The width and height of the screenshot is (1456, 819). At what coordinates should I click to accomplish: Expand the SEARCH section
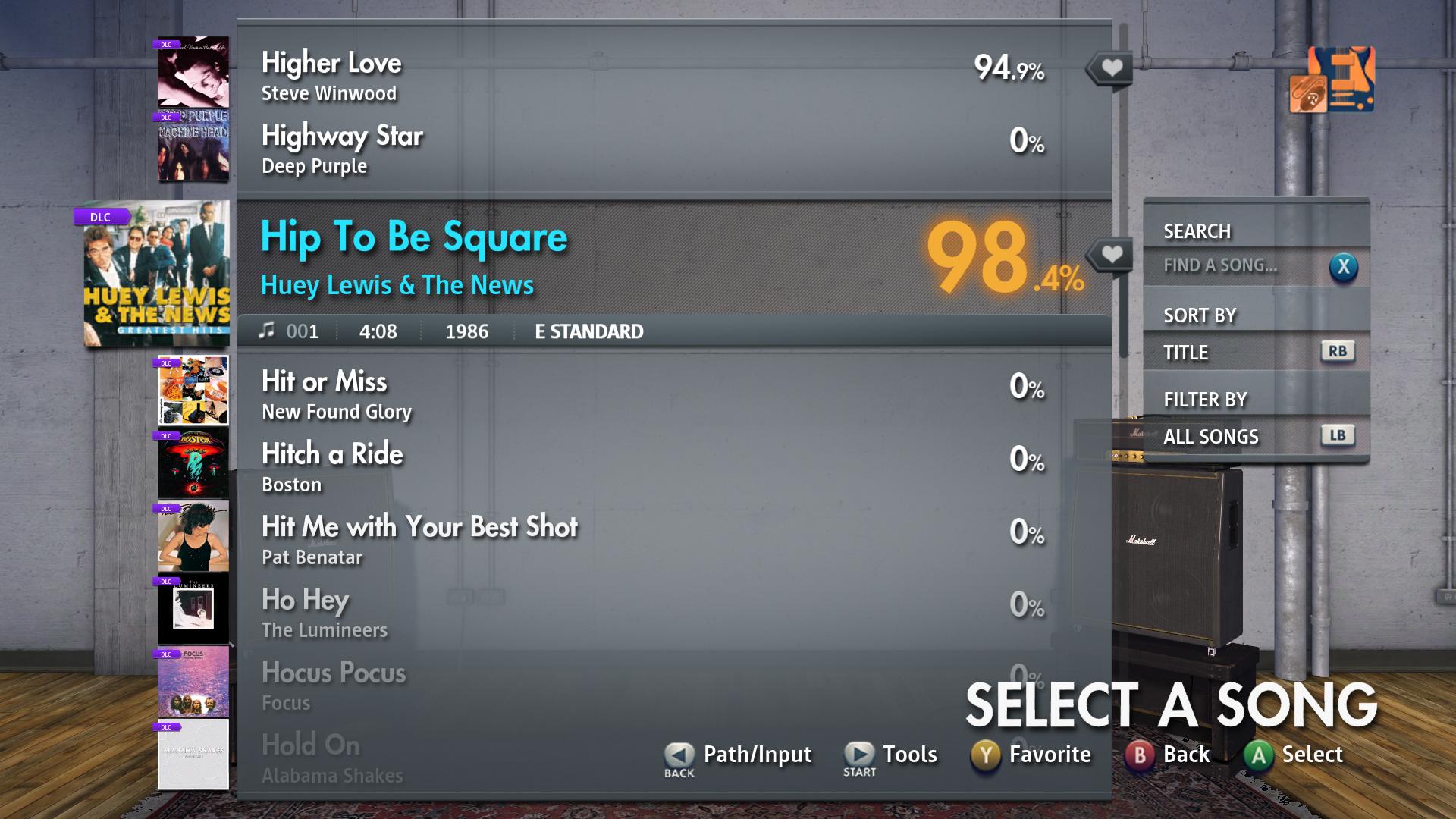click(1196, 231)
